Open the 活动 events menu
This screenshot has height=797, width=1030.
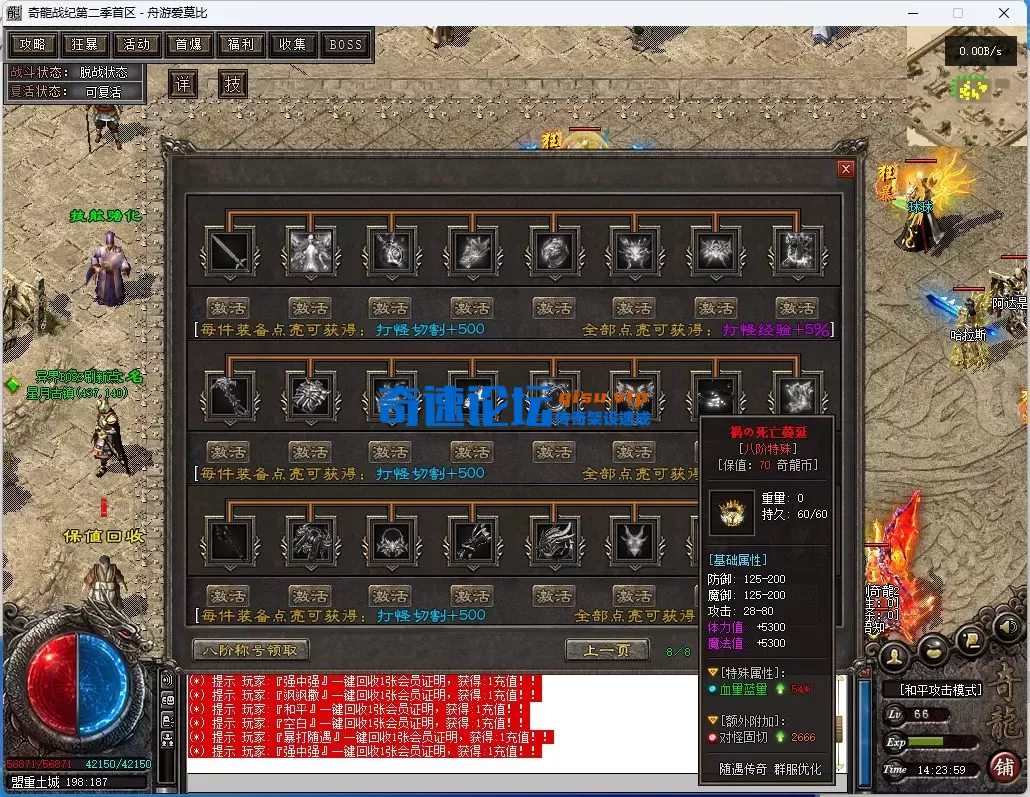[137, 44]
